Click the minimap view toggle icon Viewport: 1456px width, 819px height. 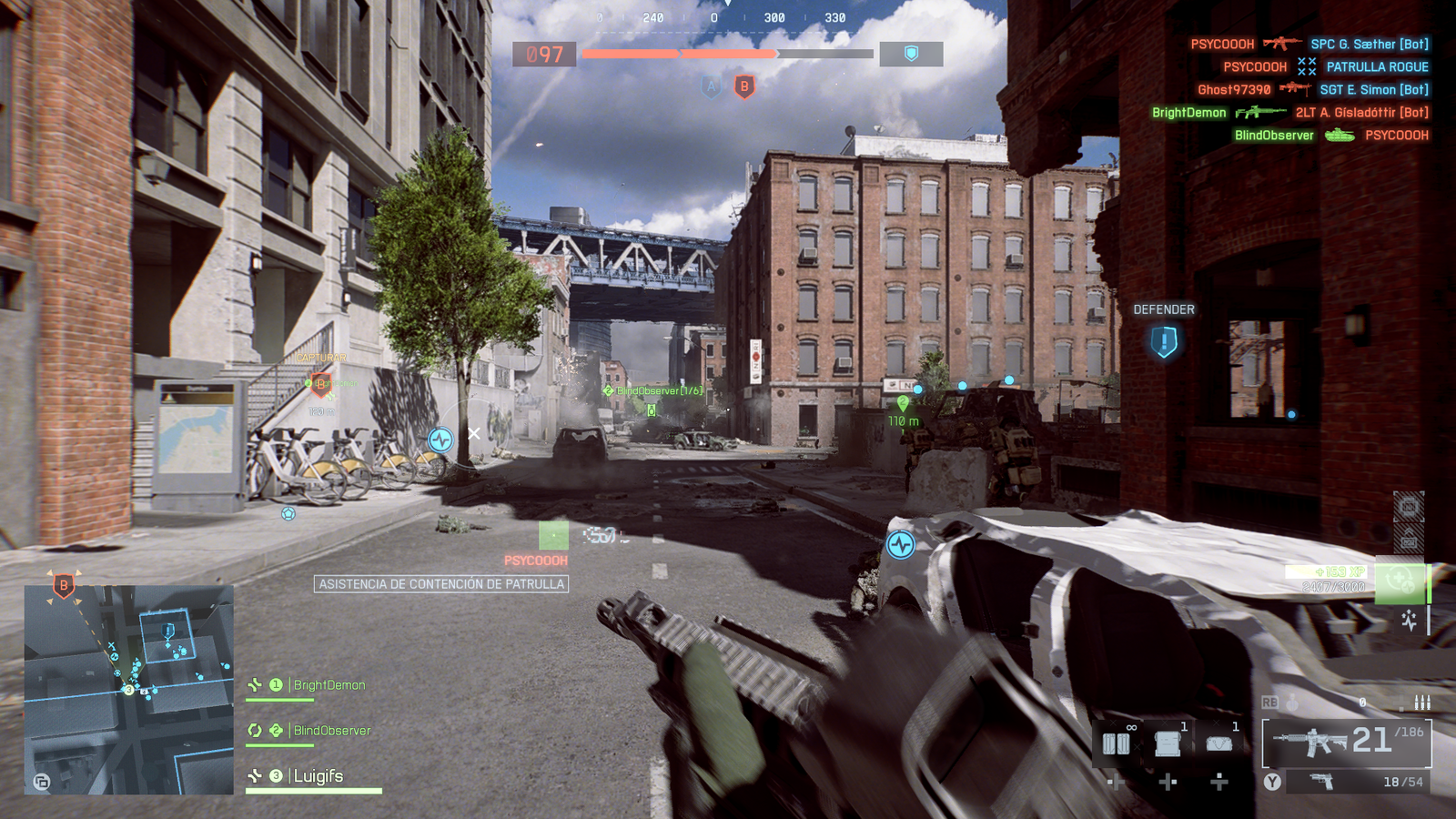(x=42, y=781)
